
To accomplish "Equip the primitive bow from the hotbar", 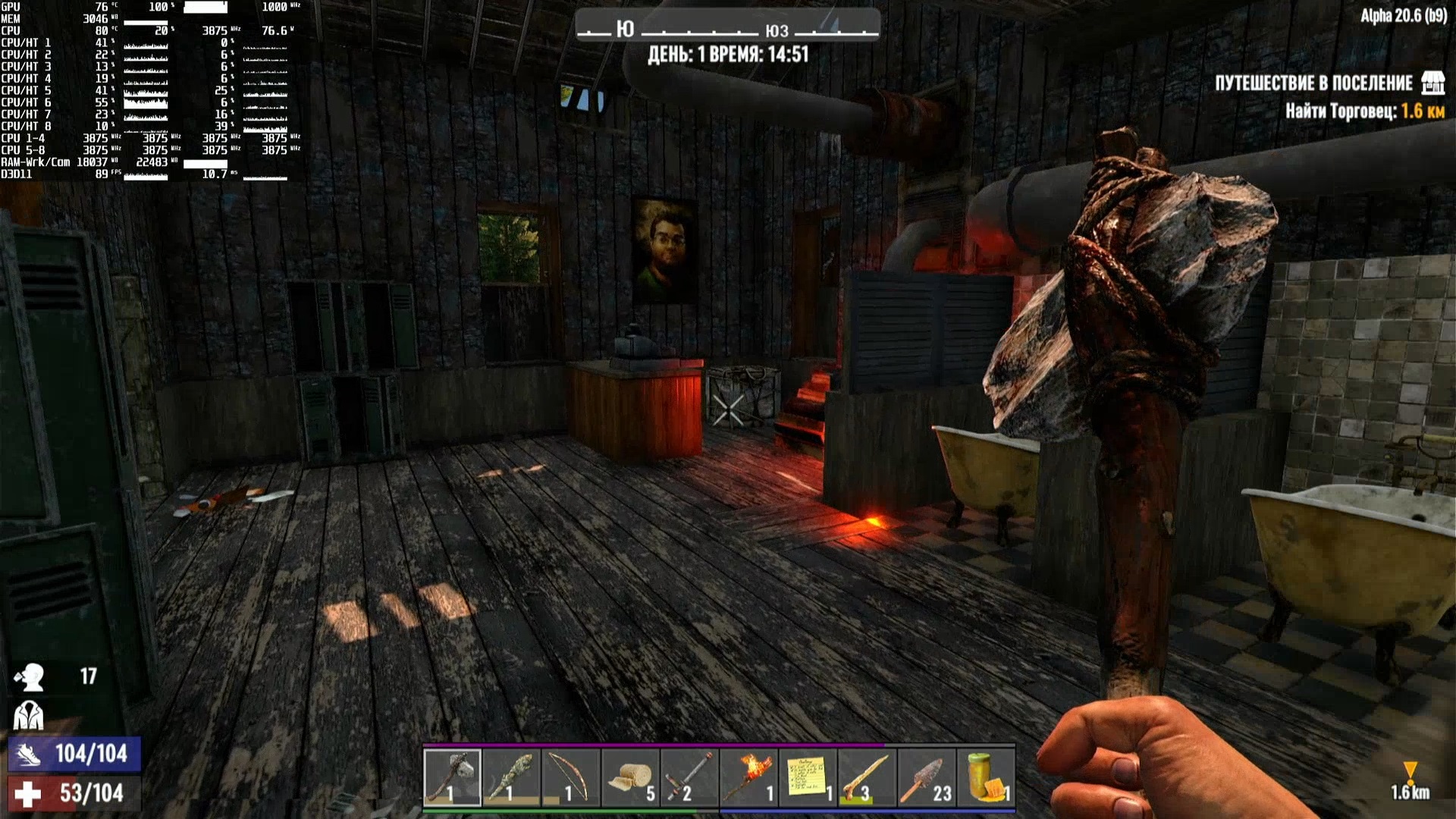I will tap(570, 777).
